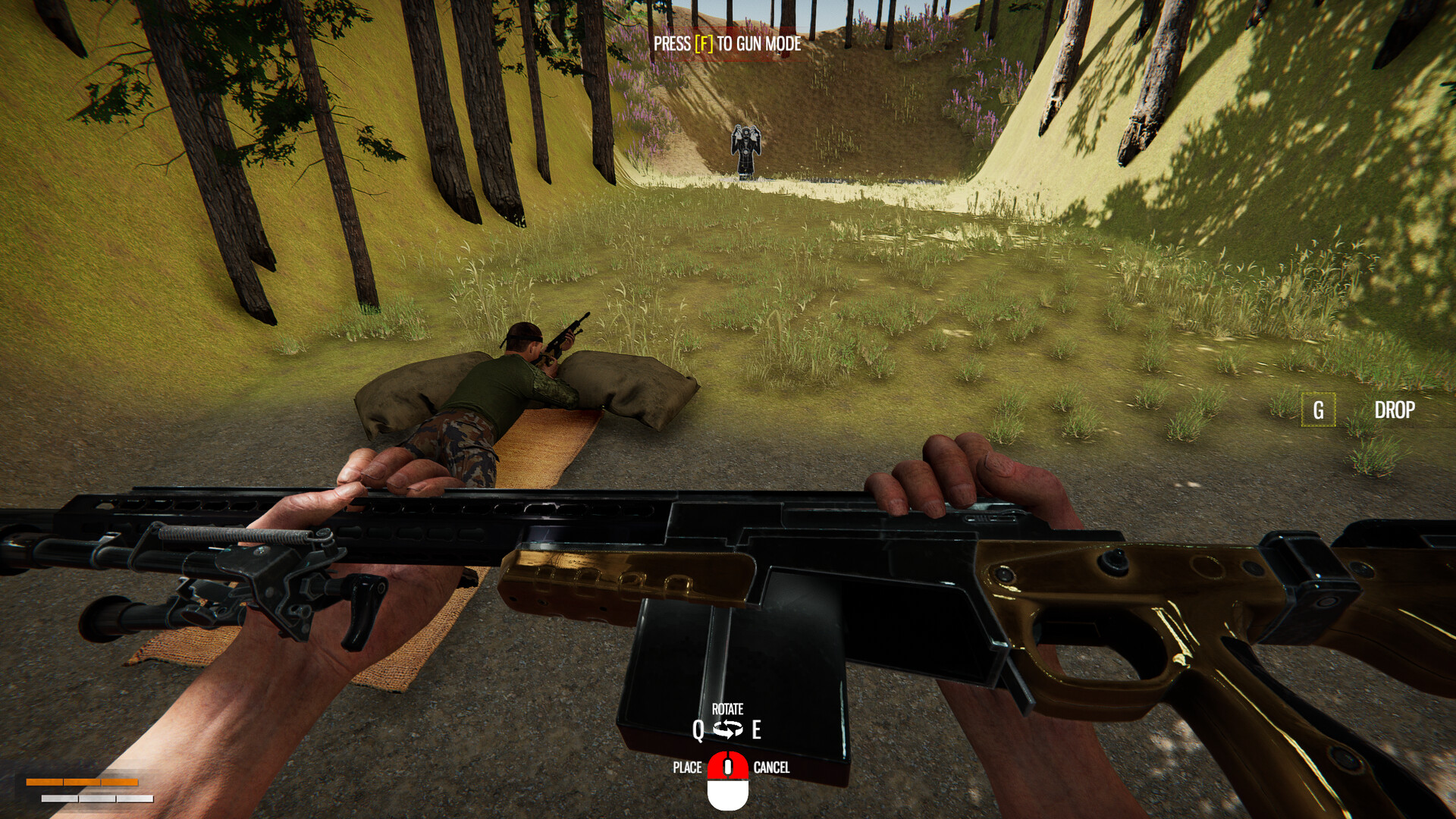Click the [F] key hint in the prompt
The width and height of the screenshot is (1456, 819).
point(704,44)
